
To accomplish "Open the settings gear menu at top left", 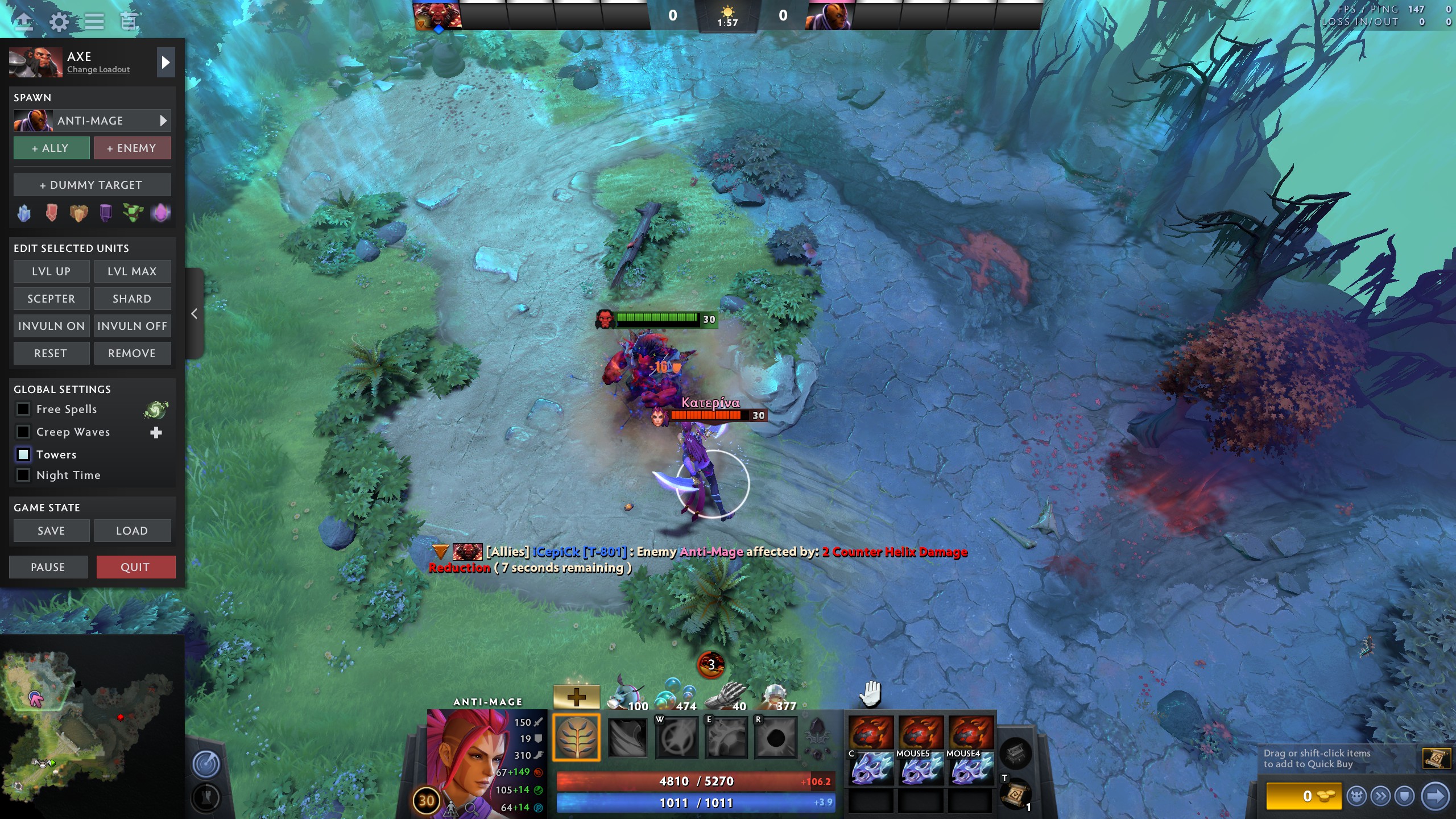I will 59,21.
